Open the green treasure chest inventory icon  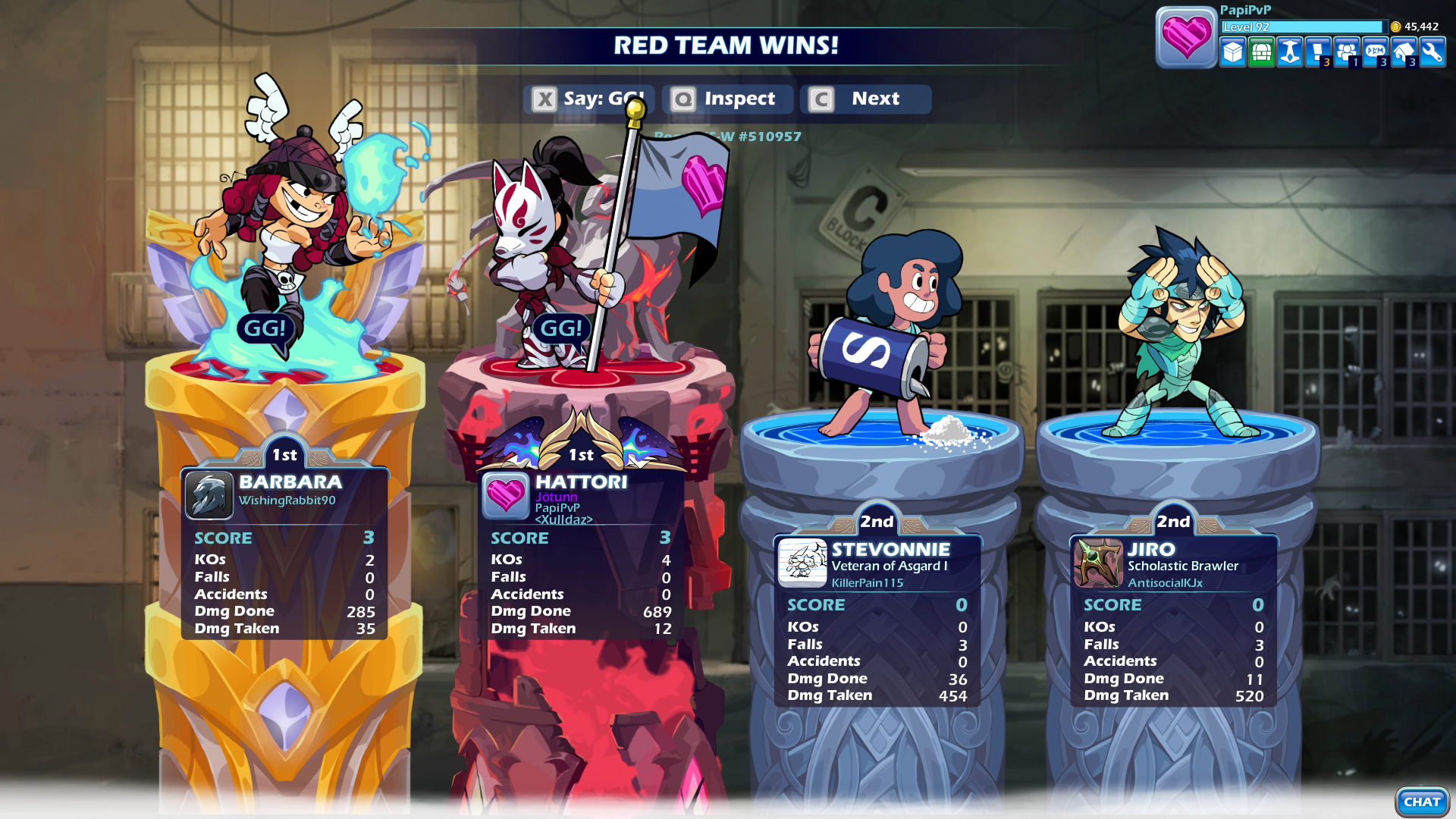(1260, 52)
